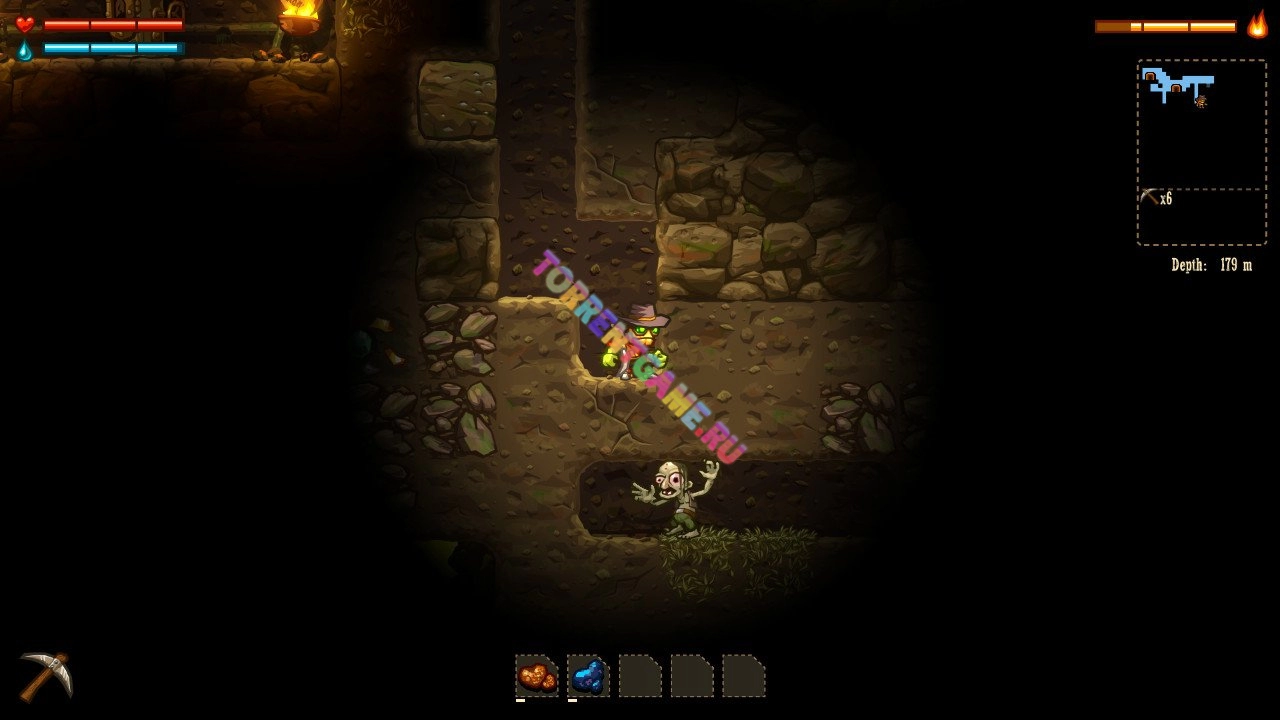Select the orange copper ore inventory slot
This screenshot has width=1280, height=720.
pyautogui.click(x=537, y=676)
